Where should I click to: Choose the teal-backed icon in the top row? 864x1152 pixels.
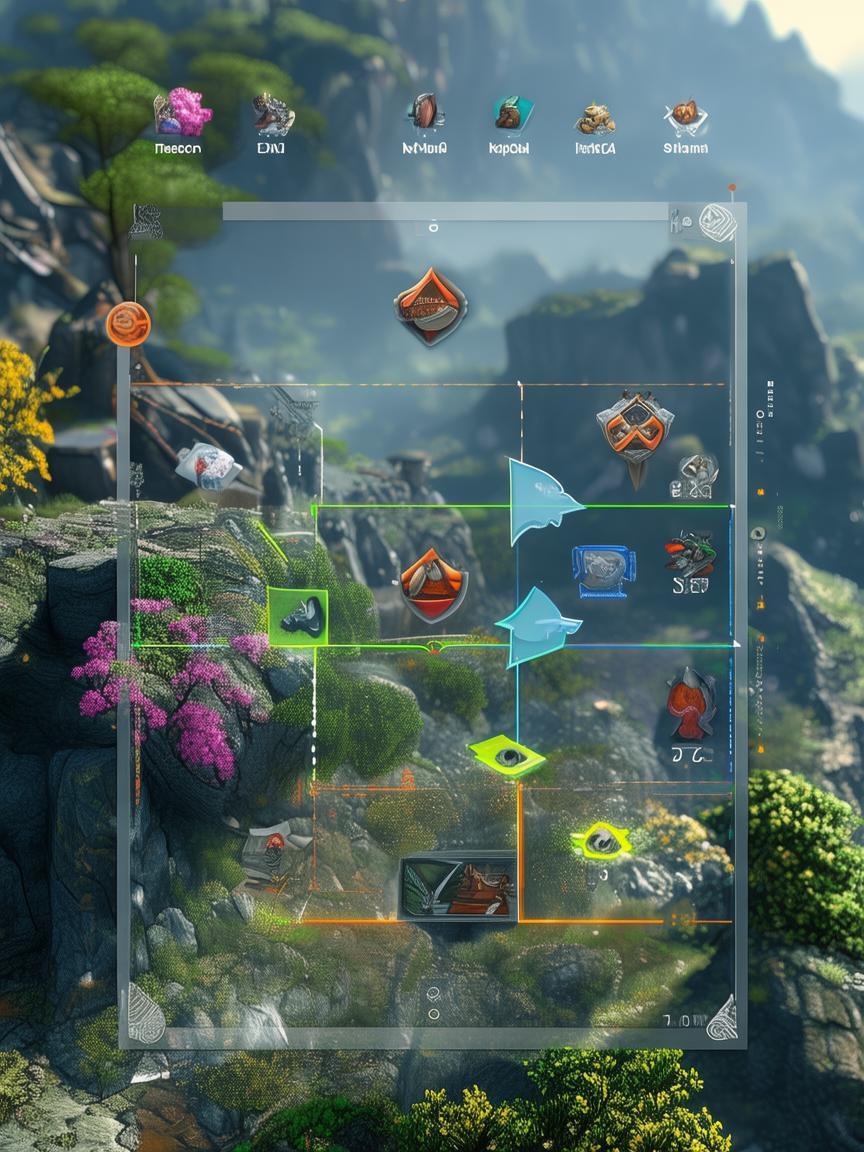point(511,114)
